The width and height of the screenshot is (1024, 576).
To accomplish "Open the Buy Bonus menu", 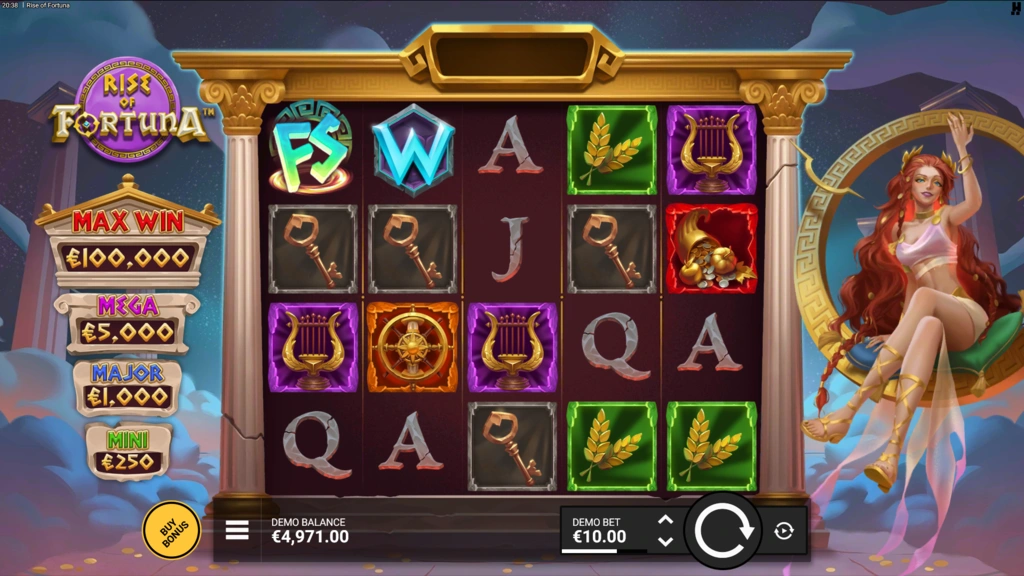I will coord(171,529).
